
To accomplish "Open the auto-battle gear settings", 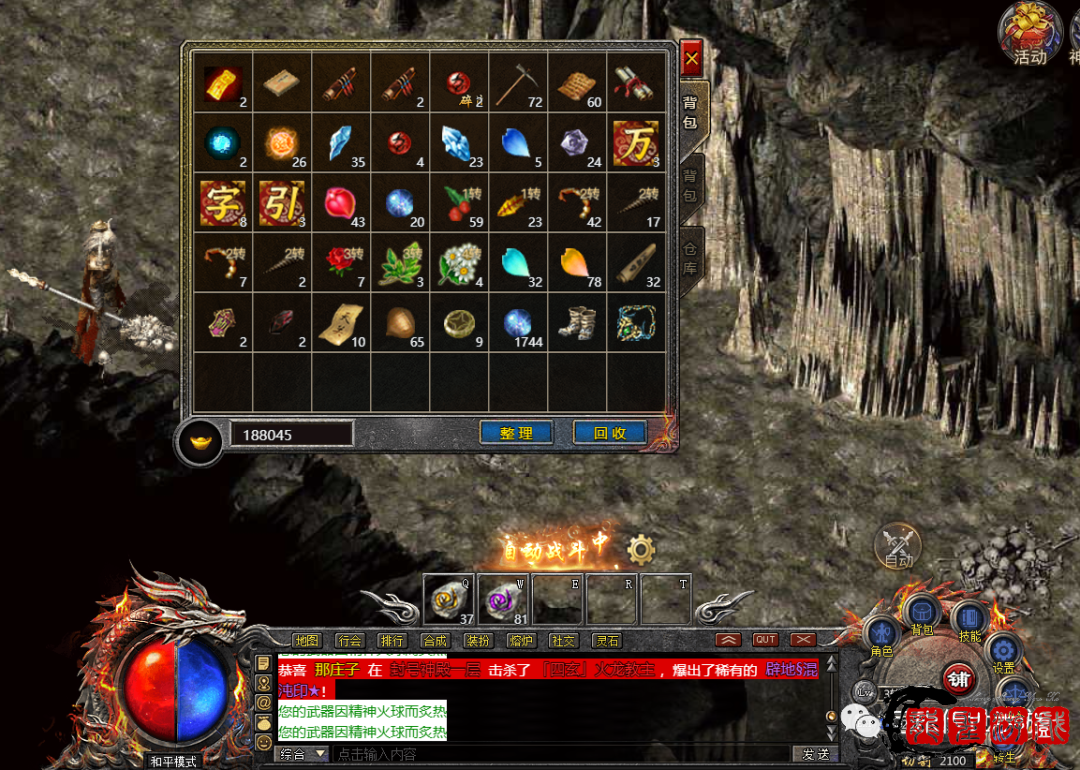I will pyautogui.click(x=641, y=549).
